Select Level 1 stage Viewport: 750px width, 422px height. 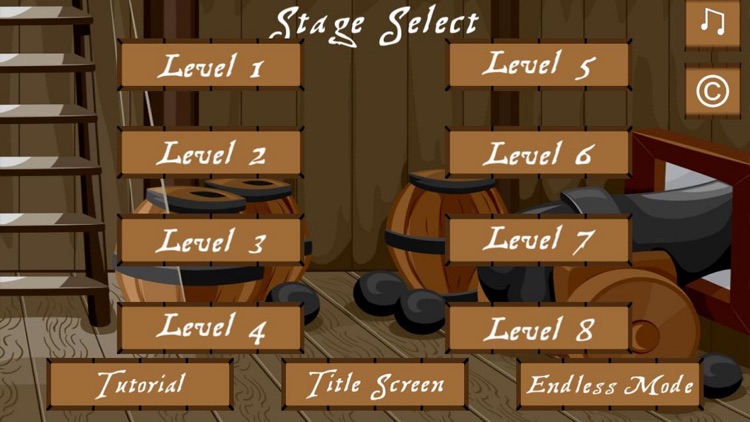210,66
